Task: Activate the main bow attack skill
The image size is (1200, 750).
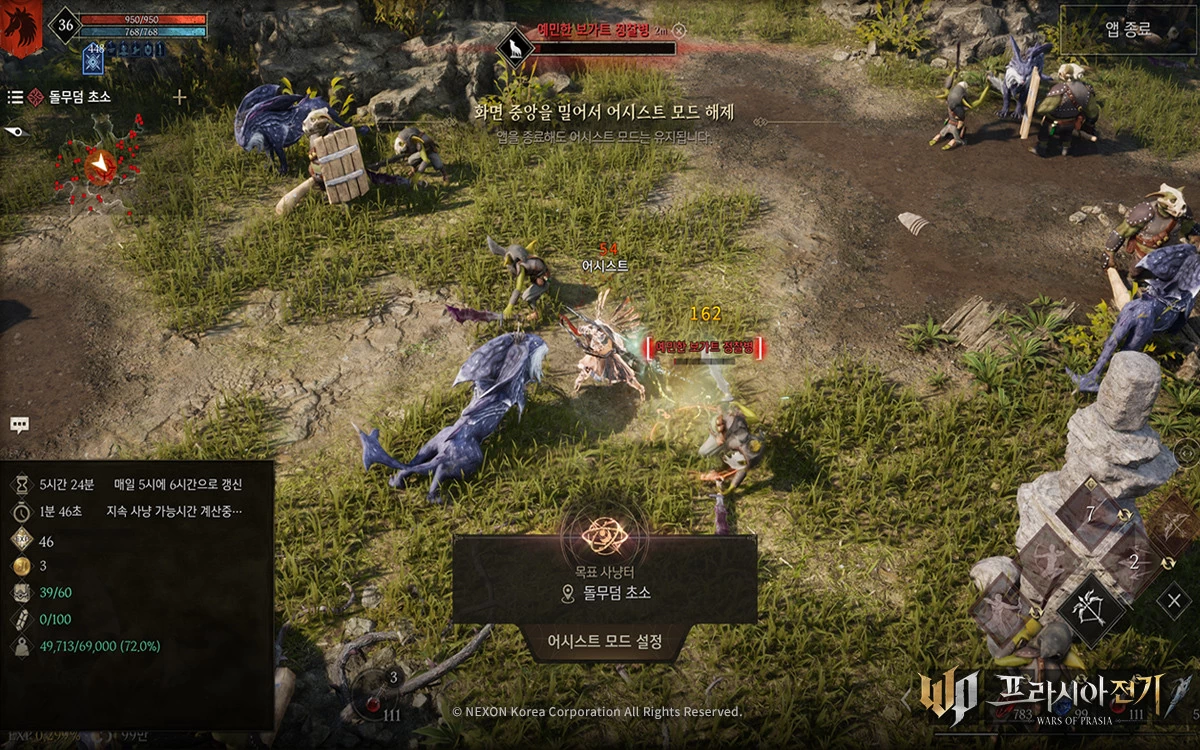Action: click(x=1092, y=607)
